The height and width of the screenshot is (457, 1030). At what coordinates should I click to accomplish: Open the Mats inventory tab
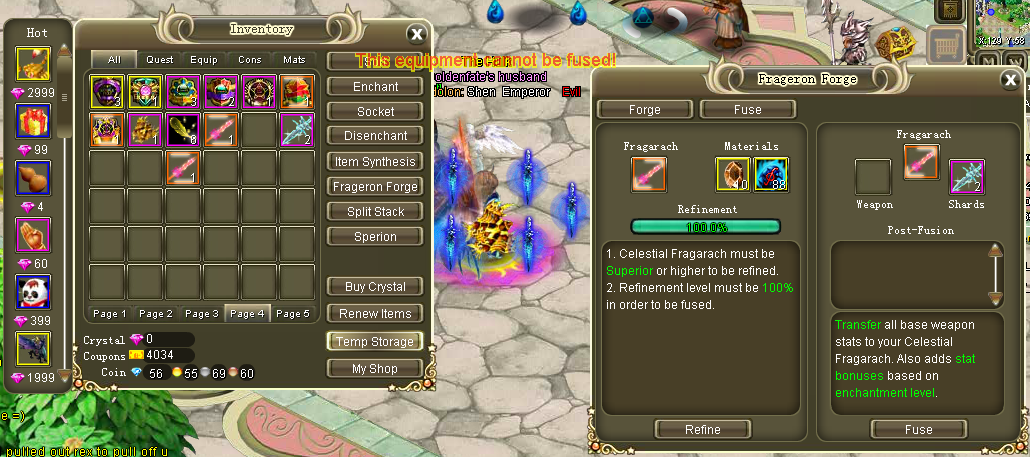[x=294, y=60]
